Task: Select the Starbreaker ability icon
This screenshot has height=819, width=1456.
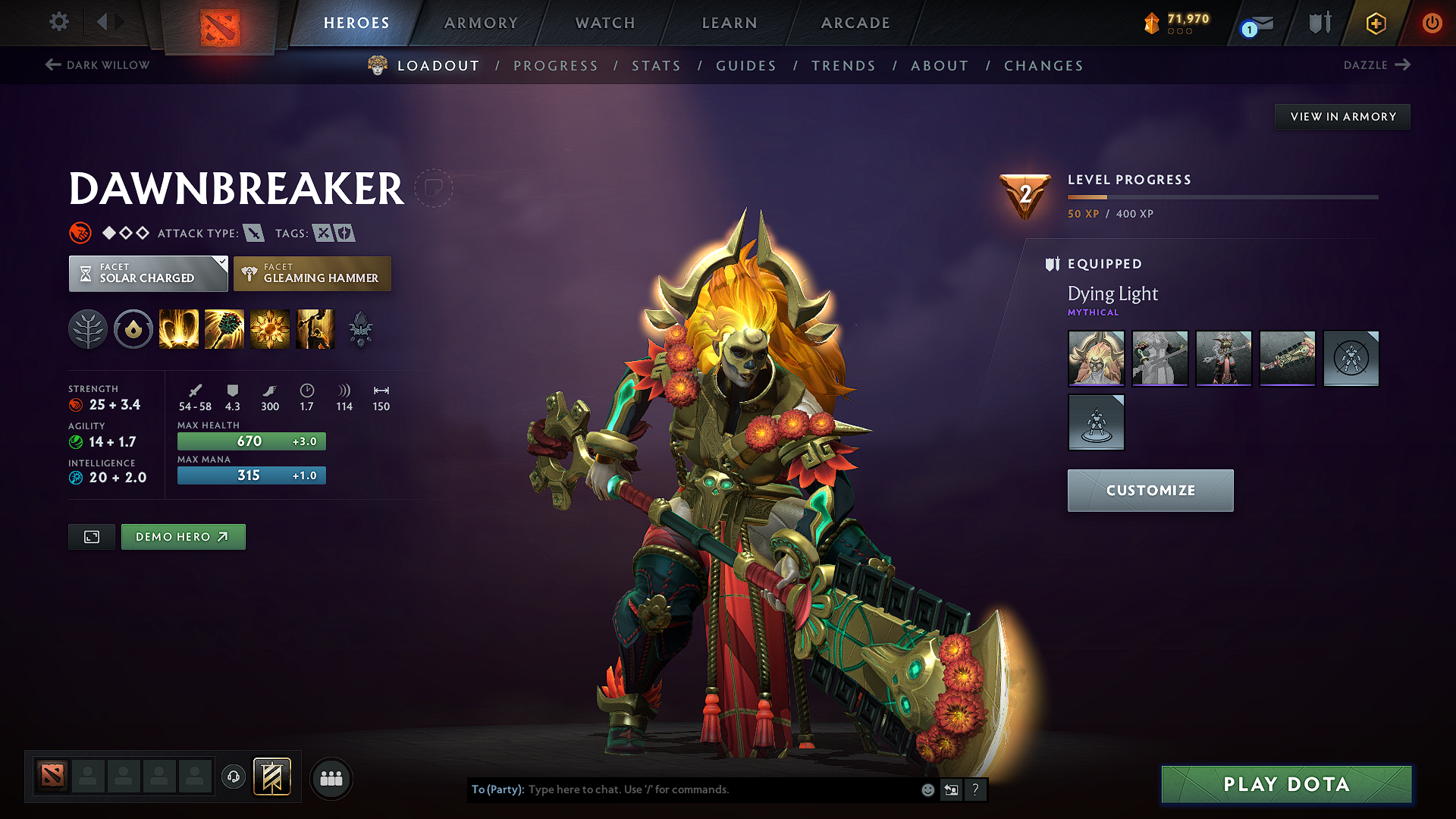Action: (x=179, y=329)
